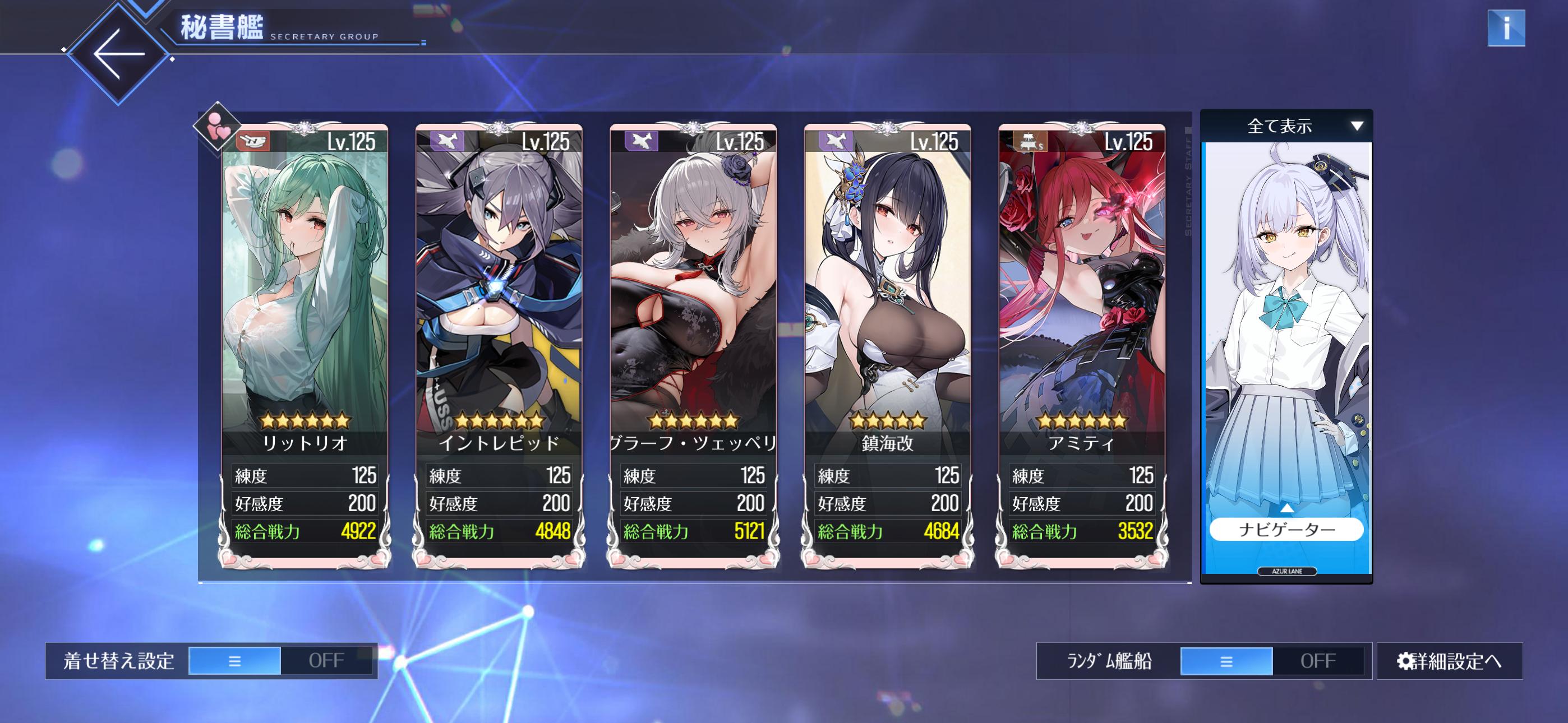This screenshot has width=1568, height=723.
Task: Click the ナビゲーター button
Action: (1285, 530)
